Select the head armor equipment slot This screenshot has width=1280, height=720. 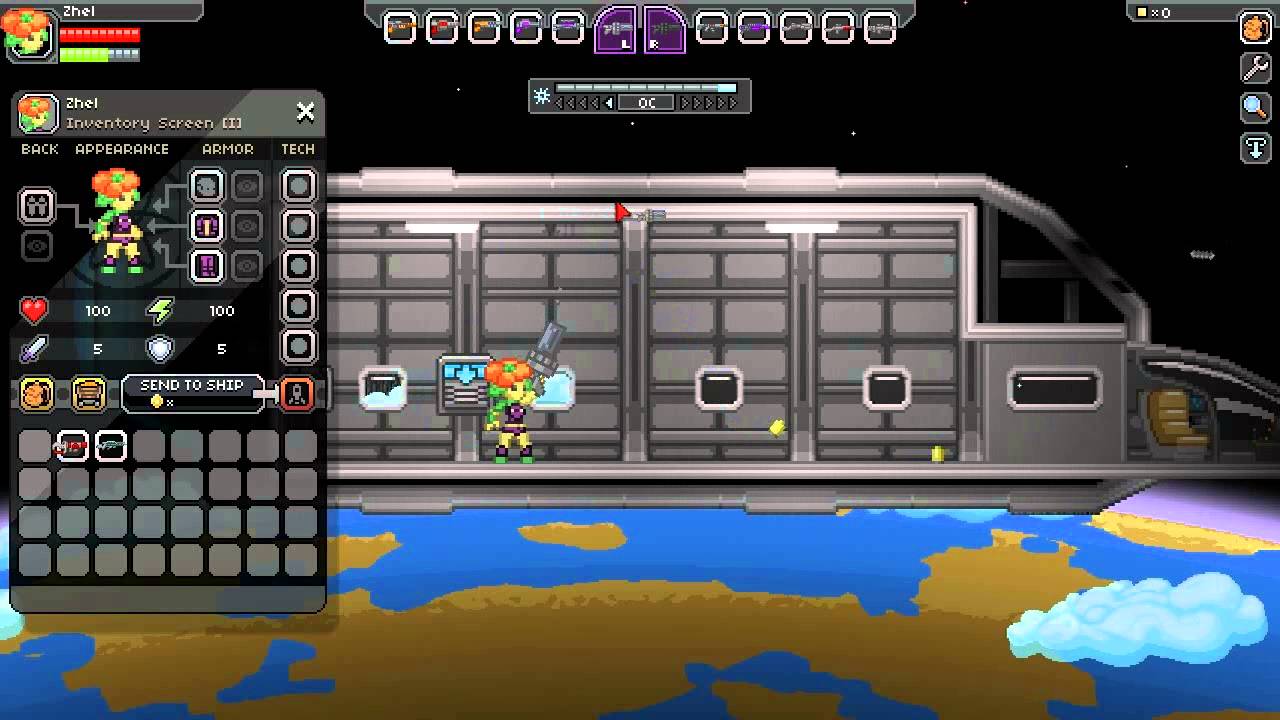207,186
